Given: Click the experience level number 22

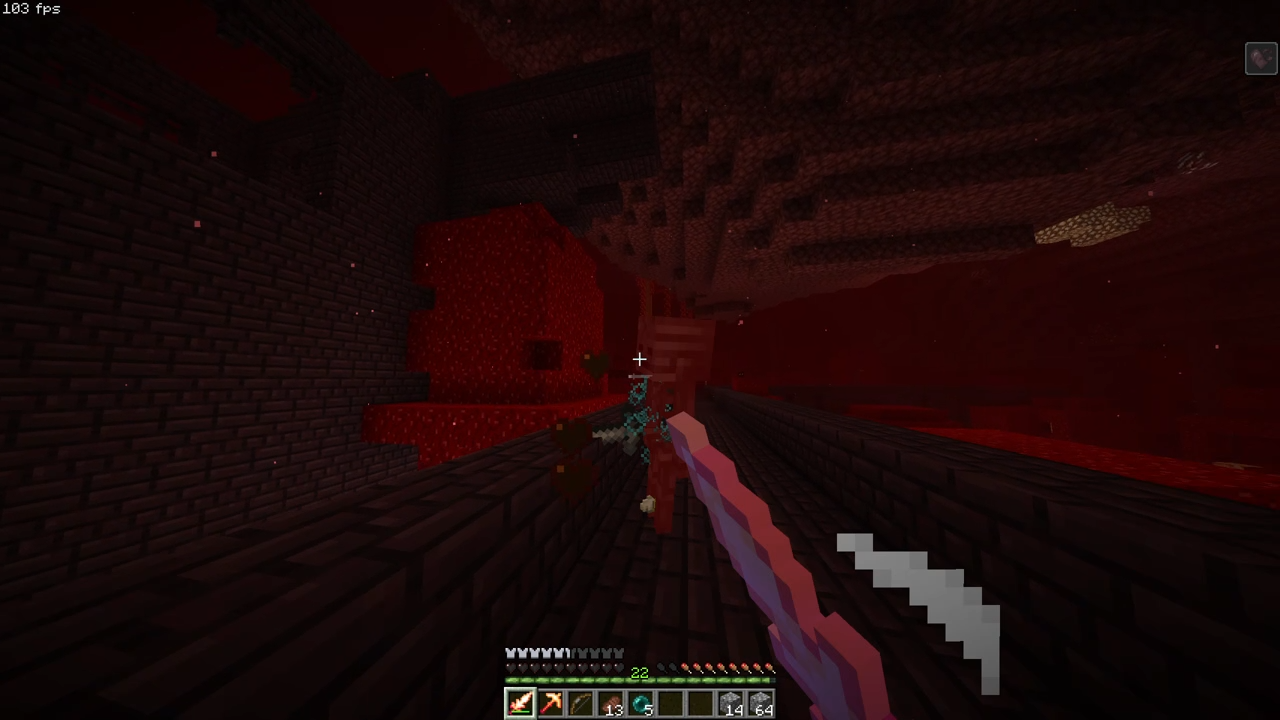Looking at the screenshot, I should (x=639, y=672).
